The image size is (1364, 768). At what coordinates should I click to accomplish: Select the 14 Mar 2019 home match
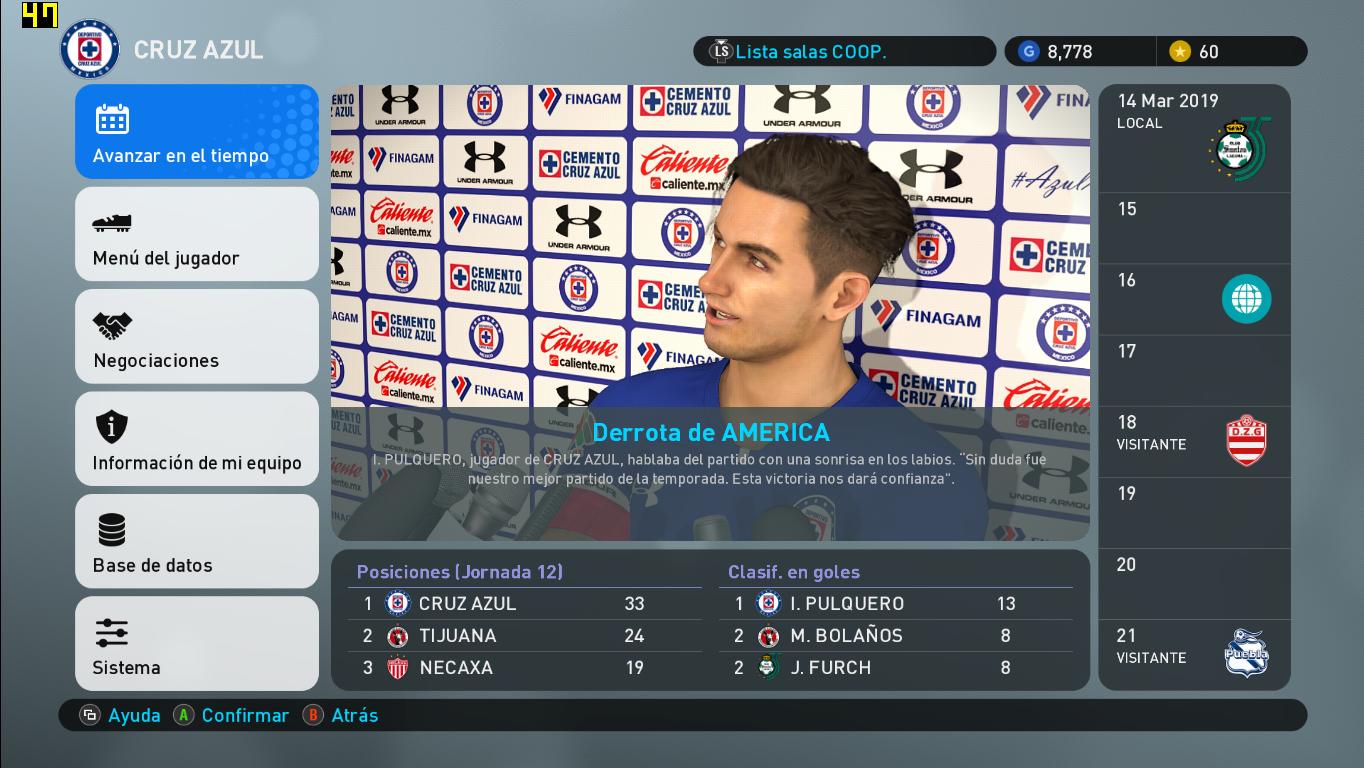1194,139
